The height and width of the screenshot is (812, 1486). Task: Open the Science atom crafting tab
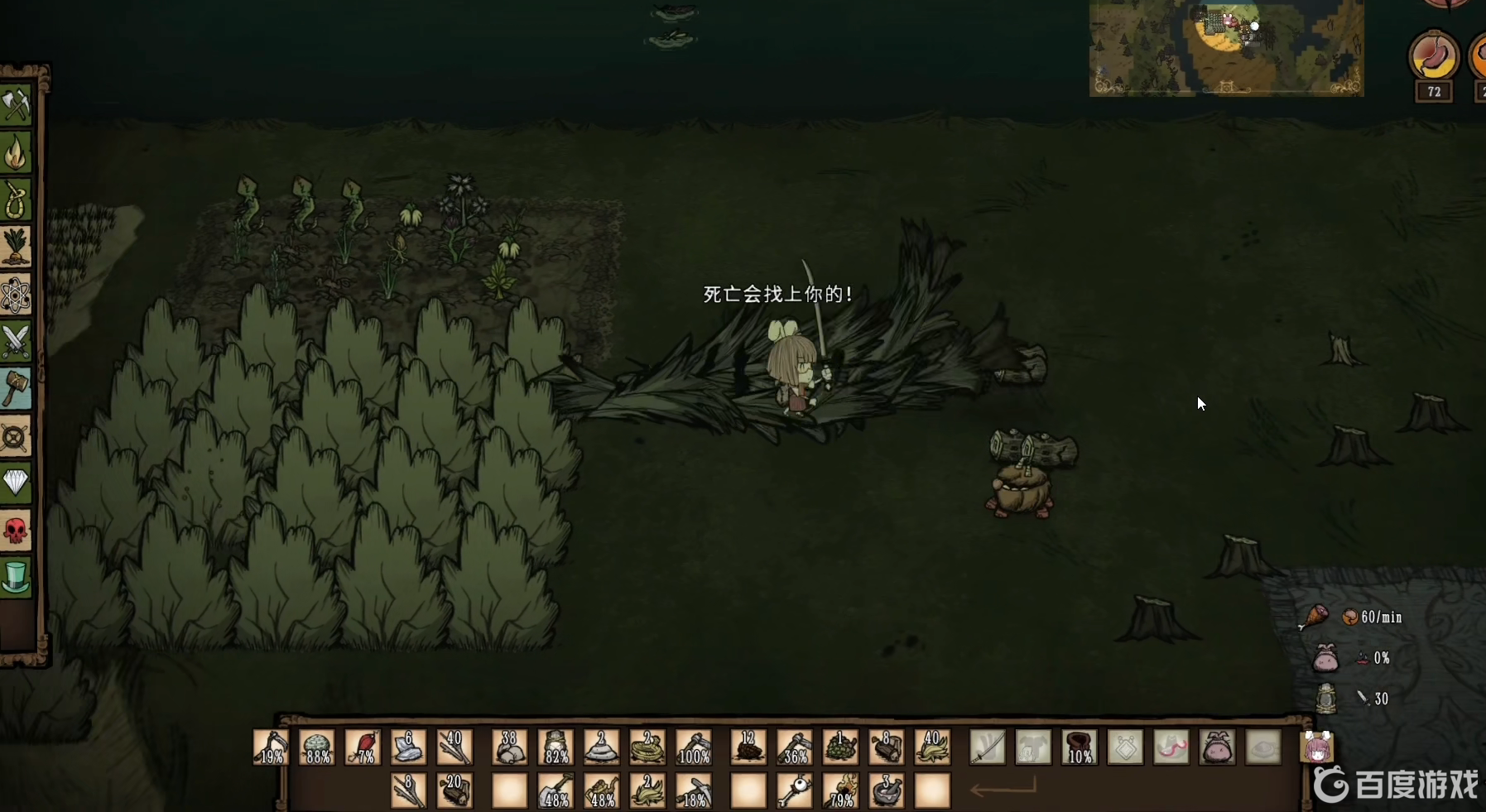(x=17, y=295)
